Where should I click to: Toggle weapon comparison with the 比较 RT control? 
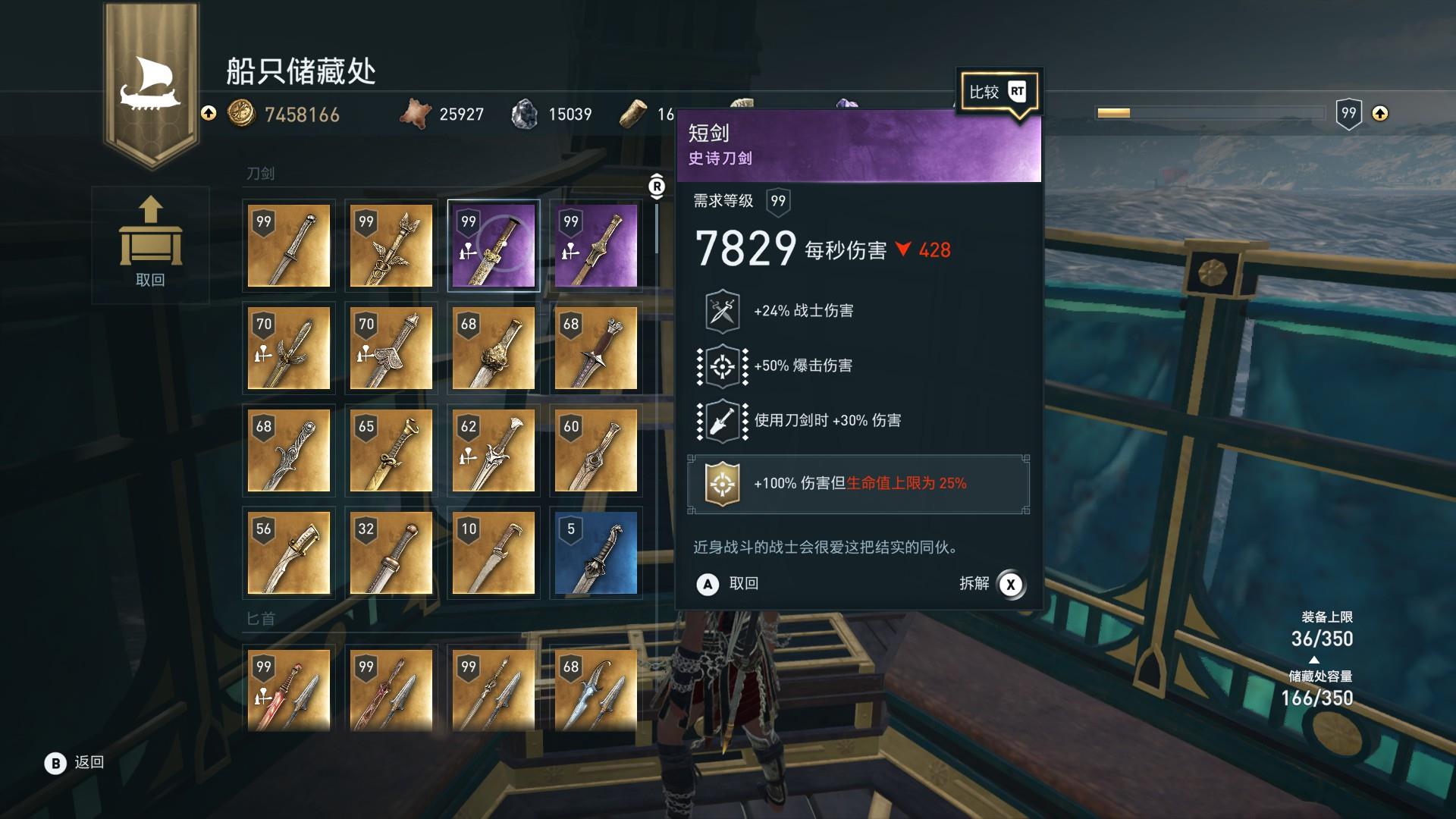[x=999, y=91]
